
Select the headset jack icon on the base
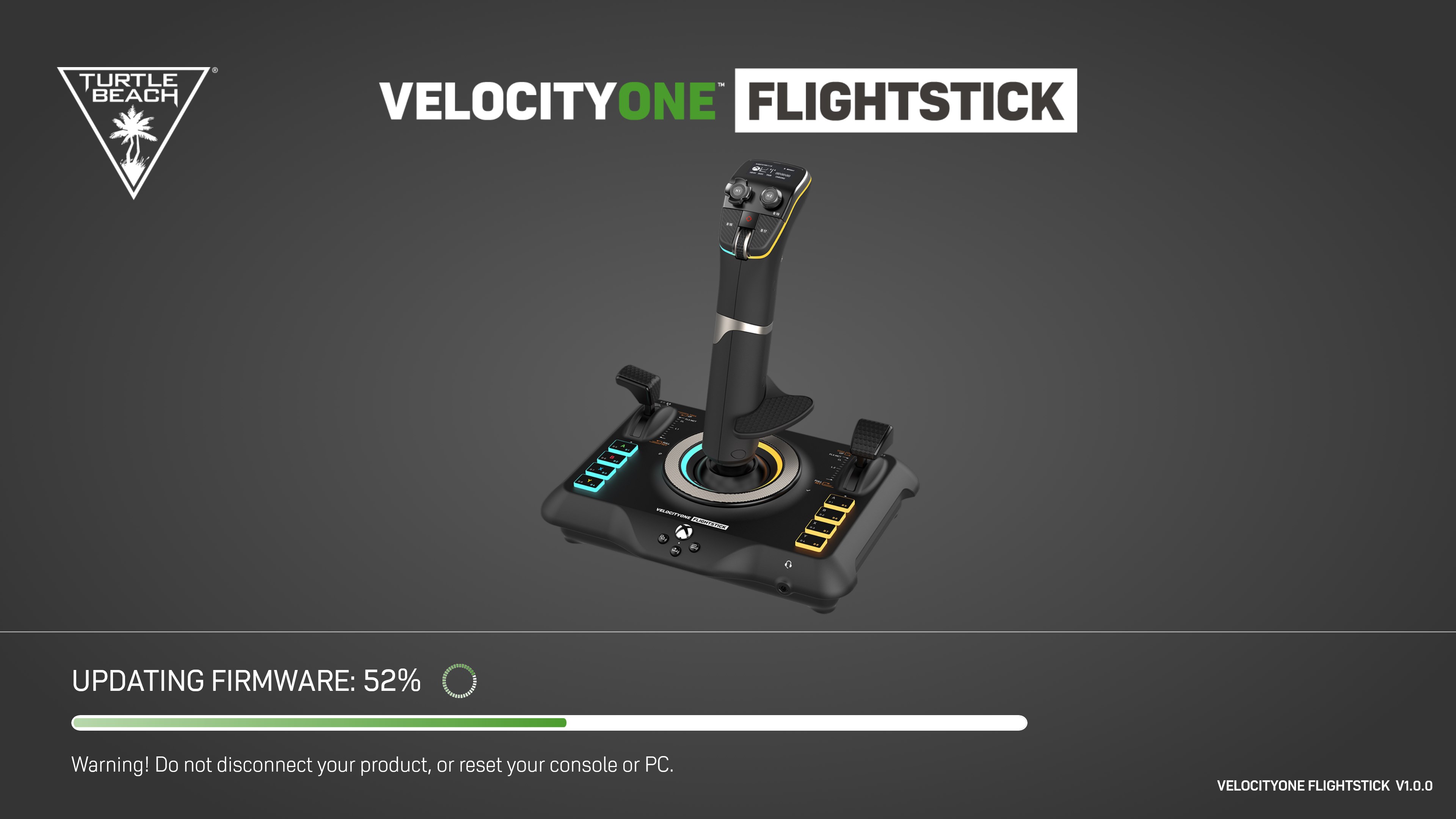click(789, 565)
